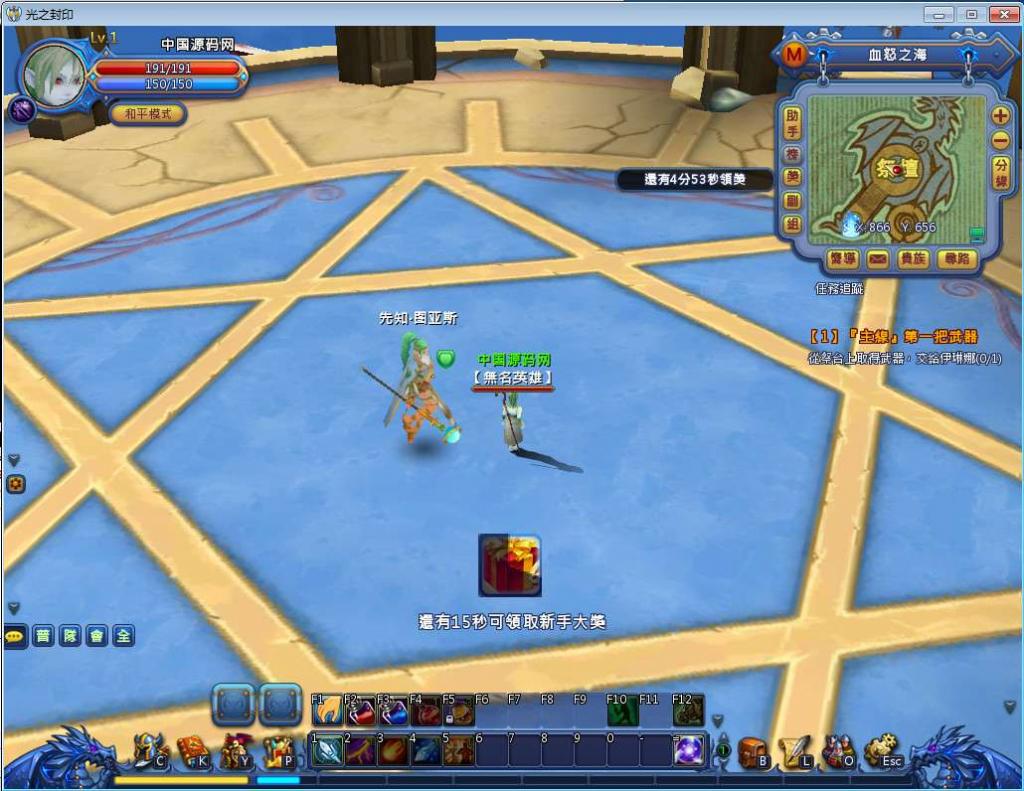The image size is (1024, 791).
Task: Zoom in the minimap with the plus button
Action: (1000, 115)
